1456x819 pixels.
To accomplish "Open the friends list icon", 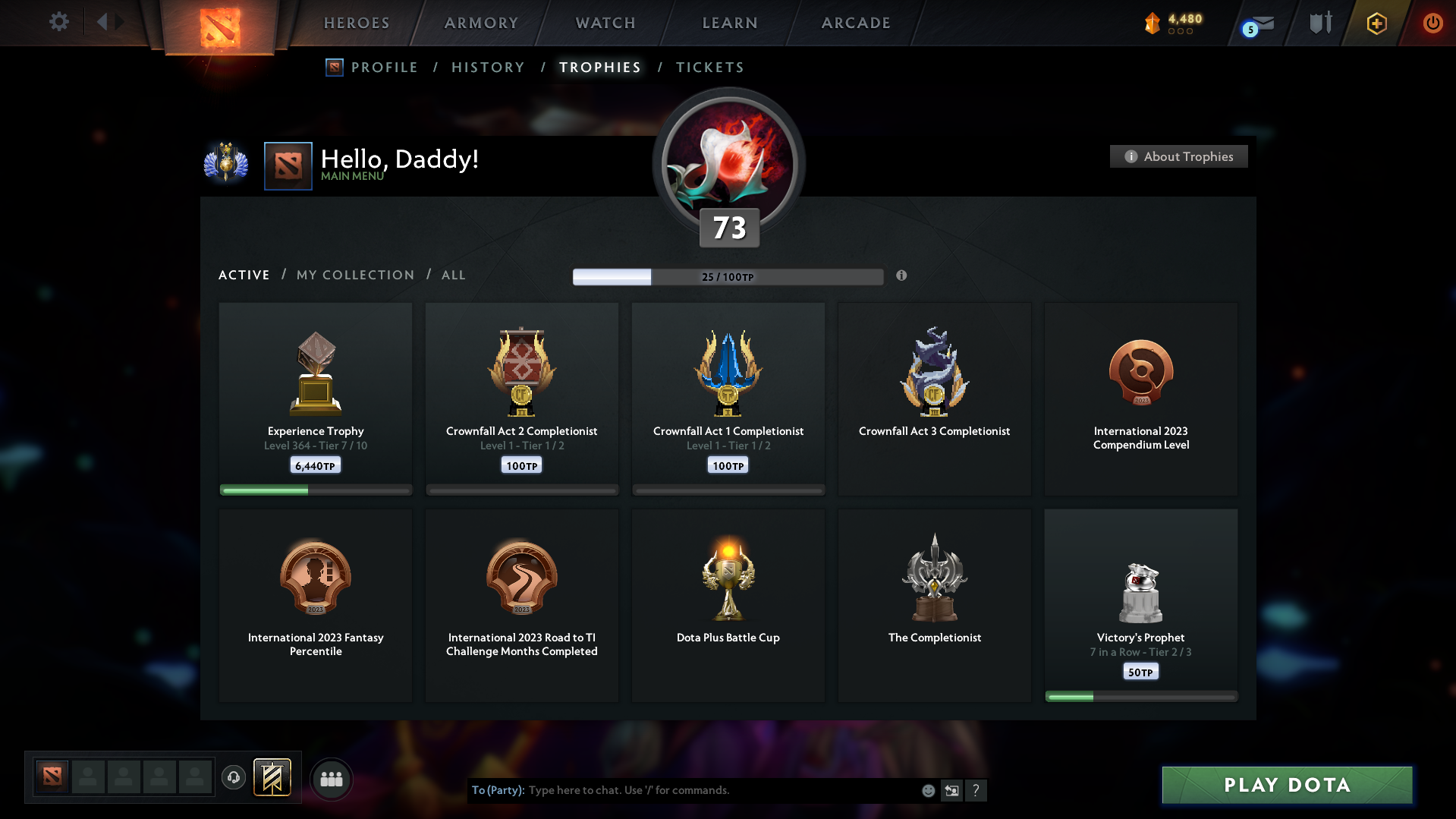I will [331, 779].
